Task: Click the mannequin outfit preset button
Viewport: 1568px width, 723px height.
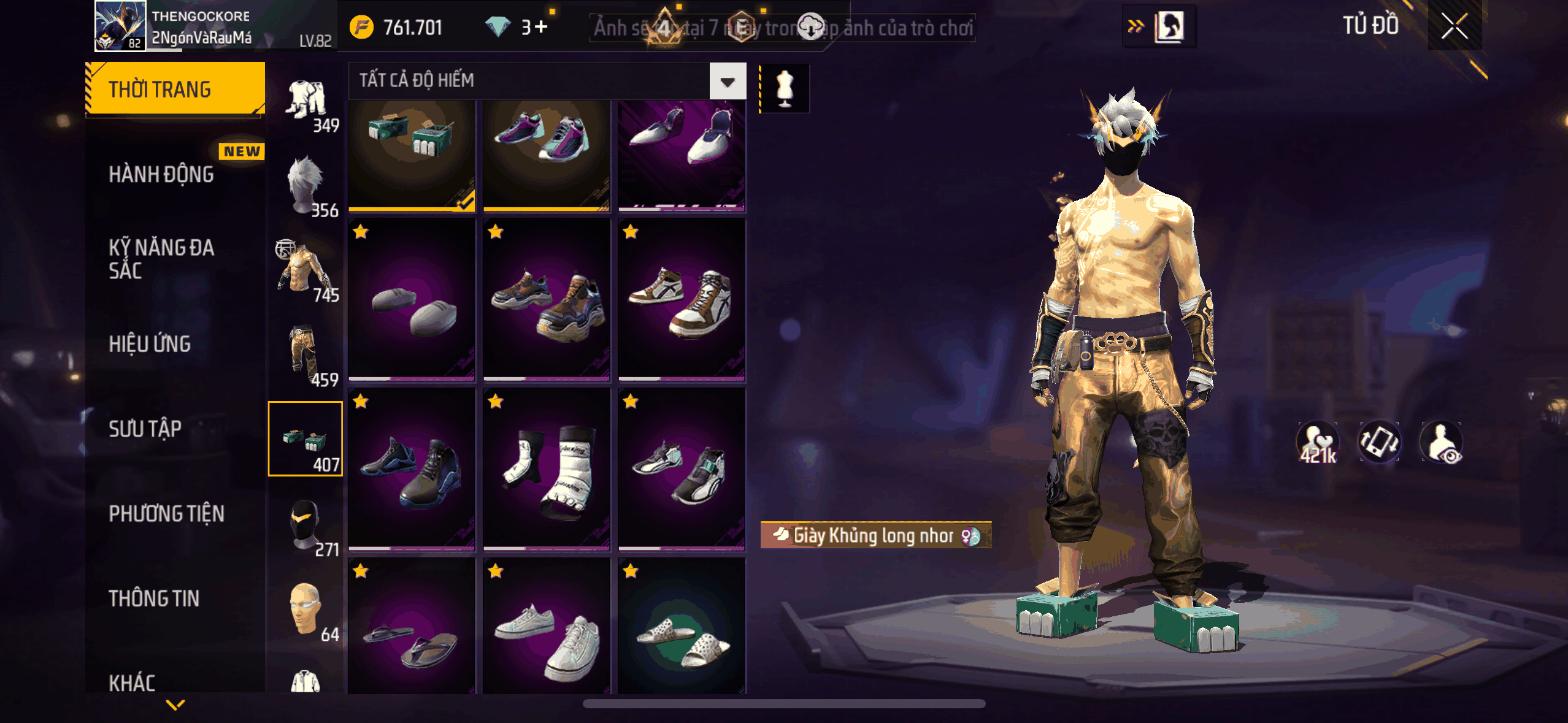Action: 785,88
